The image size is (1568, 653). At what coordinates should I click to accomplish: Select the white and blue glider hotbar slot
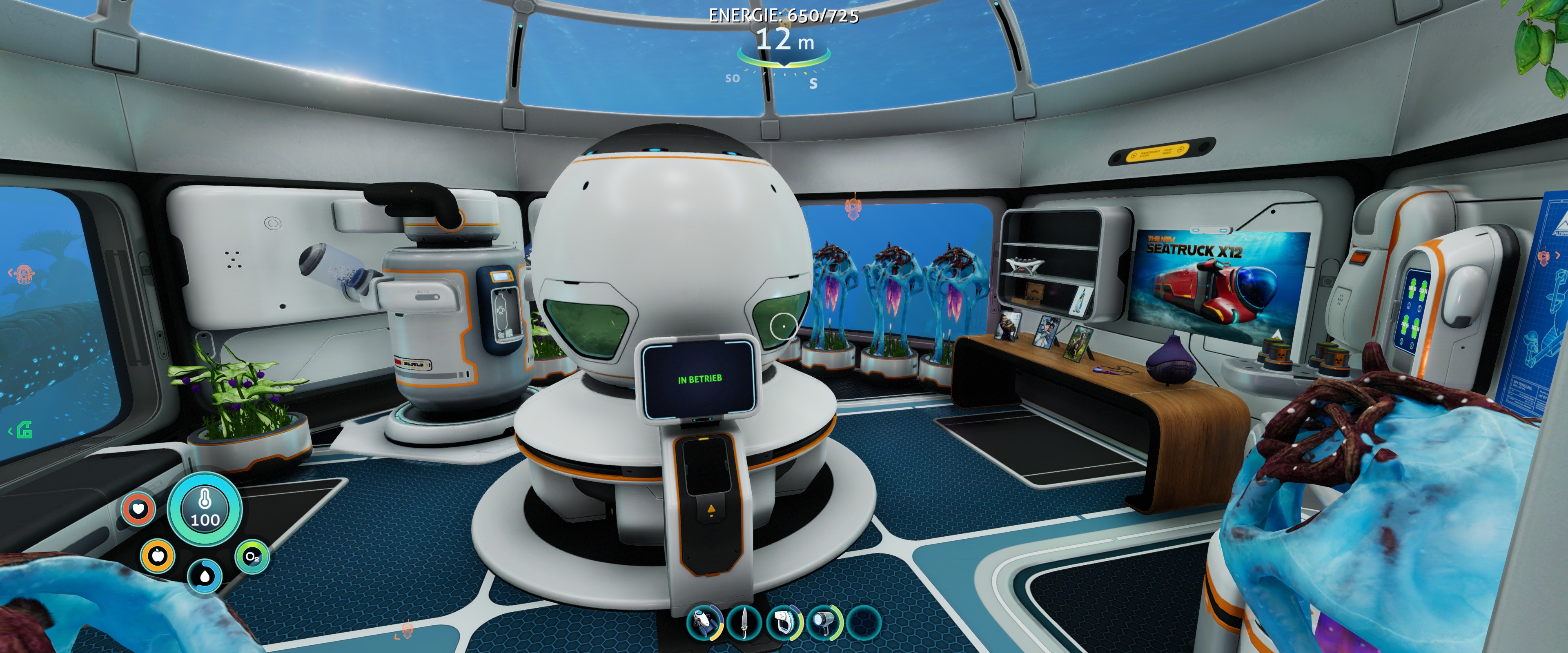tap(704, 622)
